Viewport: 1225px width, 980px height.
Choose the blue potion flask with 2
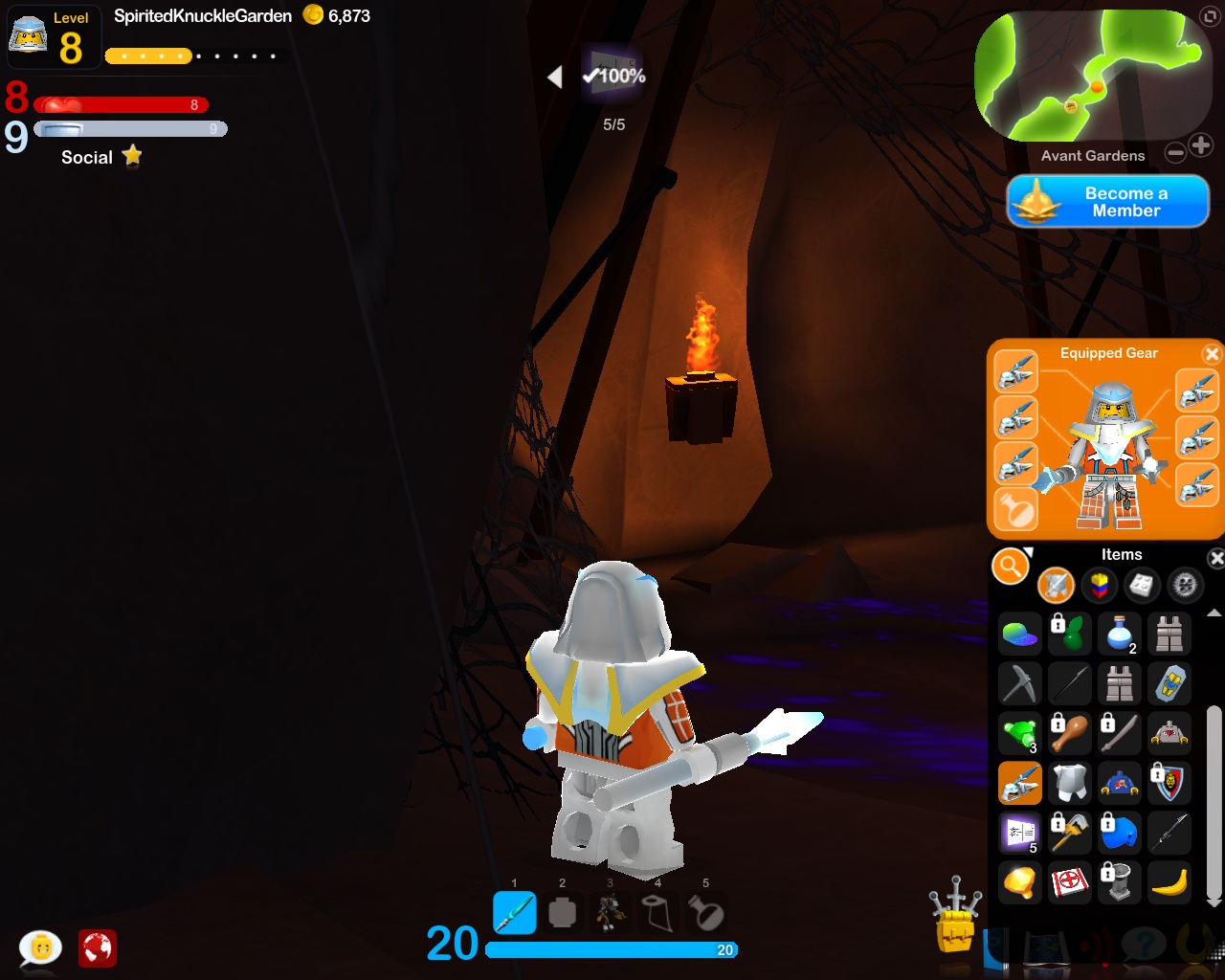1120,634
